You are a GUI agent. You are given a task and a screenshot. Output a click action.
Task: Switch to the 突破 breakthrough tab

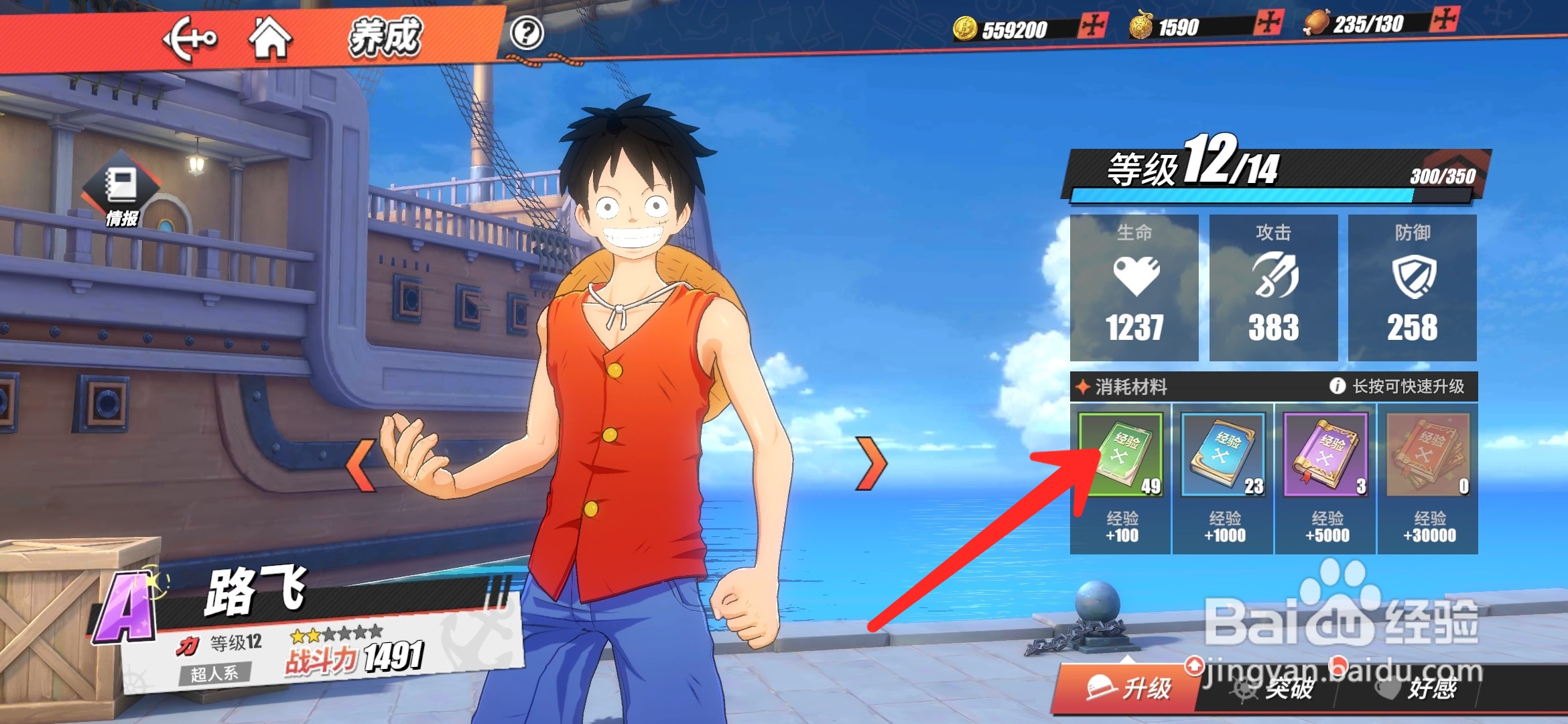click(x=1273, y=688)
